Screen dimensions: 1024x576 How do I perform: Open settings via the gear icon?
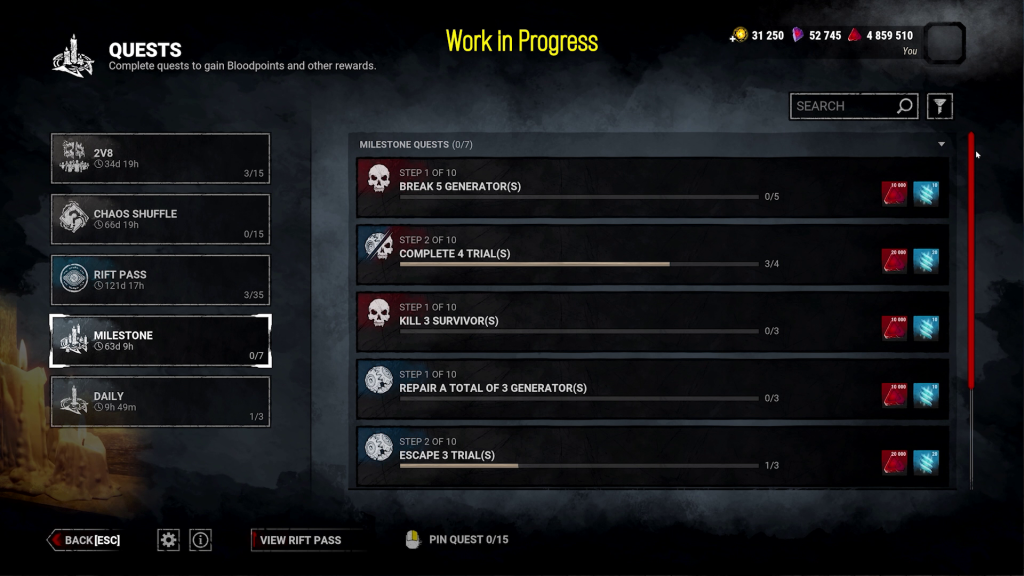pos(168,540)
